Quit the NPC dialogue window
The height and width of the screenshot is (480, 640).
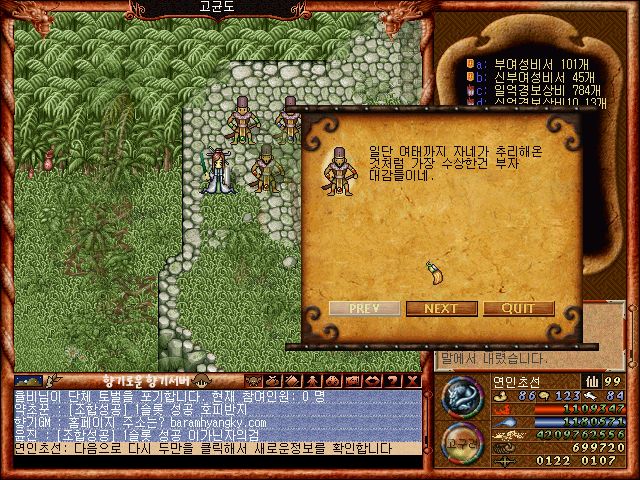point(518,308)
